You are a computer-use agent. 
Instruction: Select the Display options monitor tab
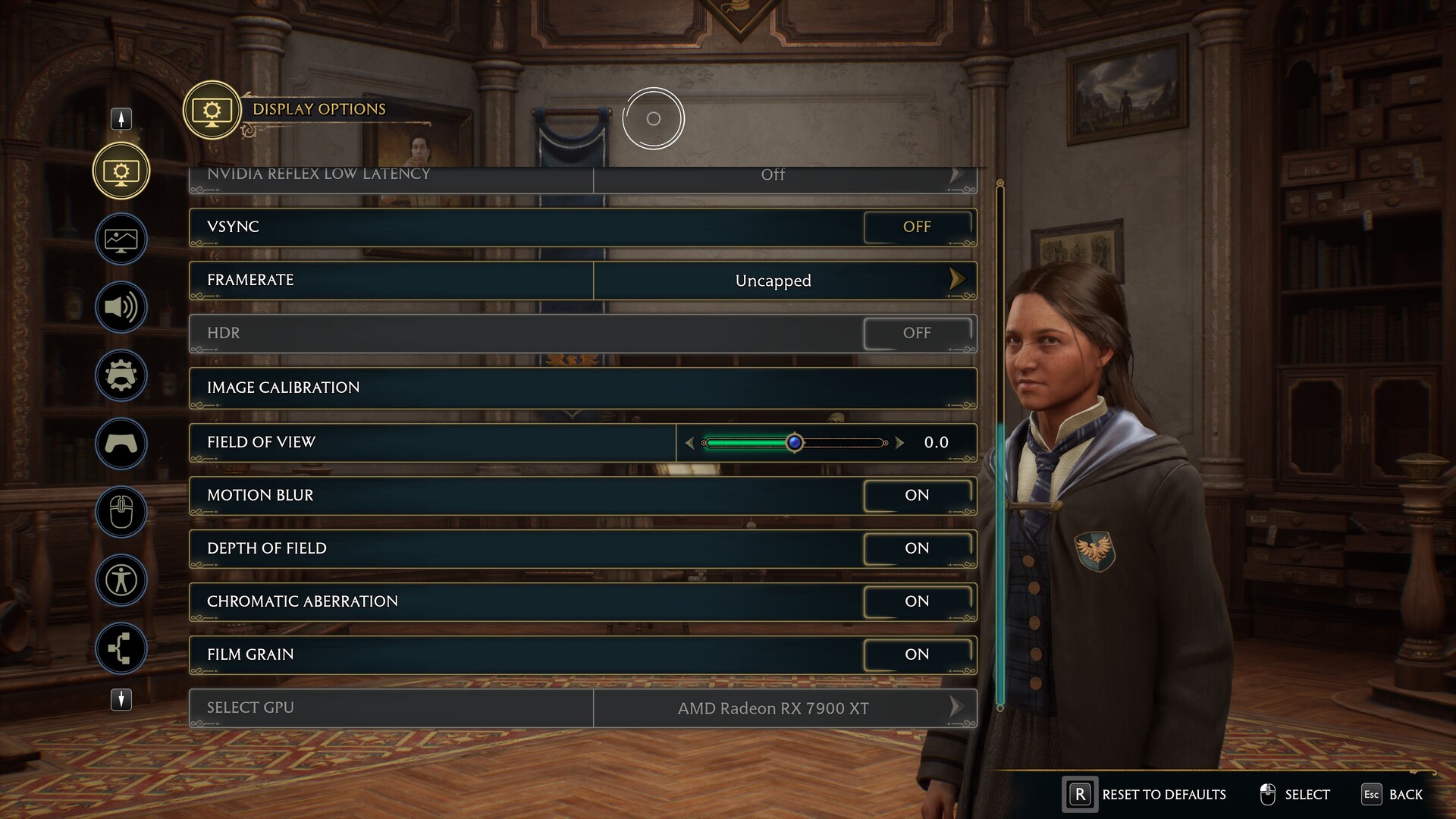pyautogui.click(x=121, y=171)
